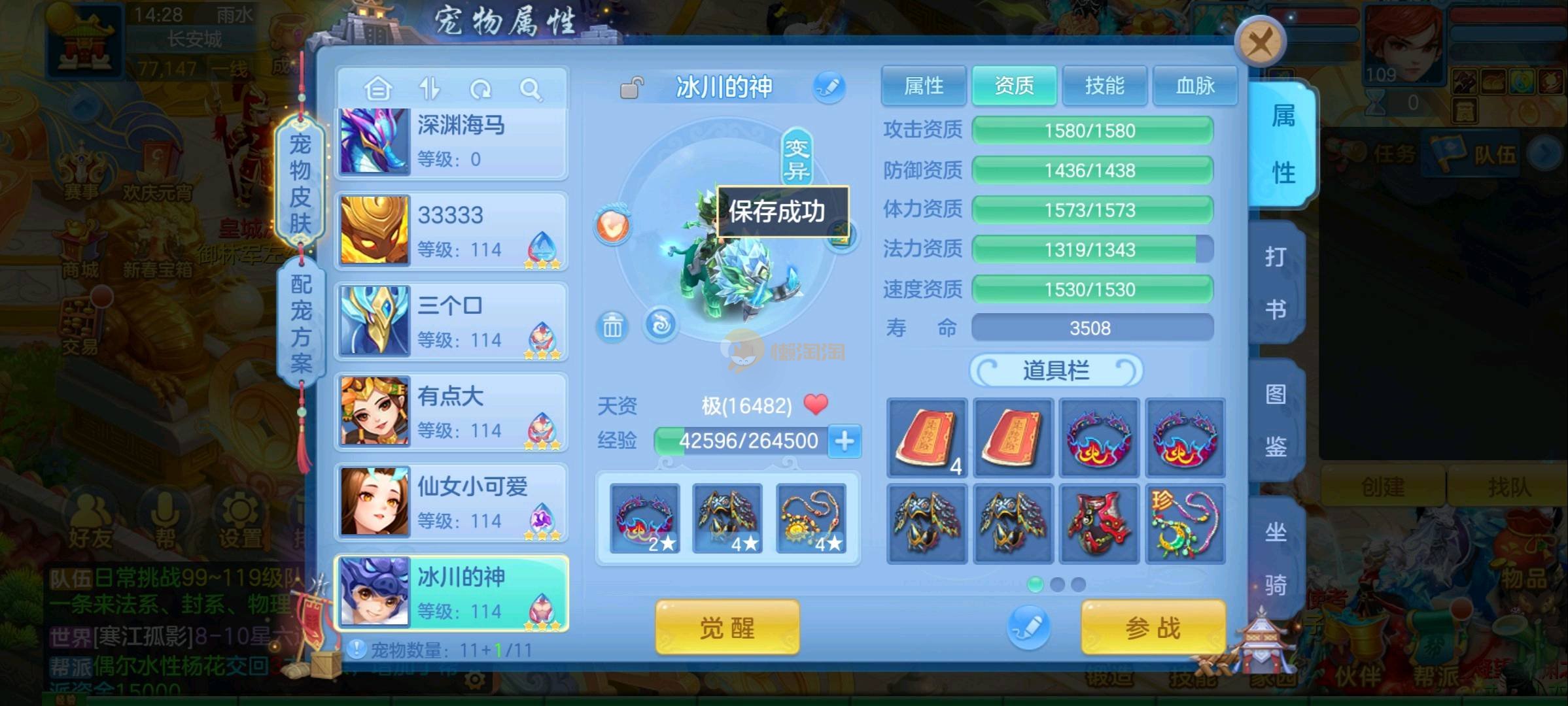Click the 觉醒 awaken button
The width and height of the screenshot is (1568, 706).
pyautogui.click(x=727, y=628)
